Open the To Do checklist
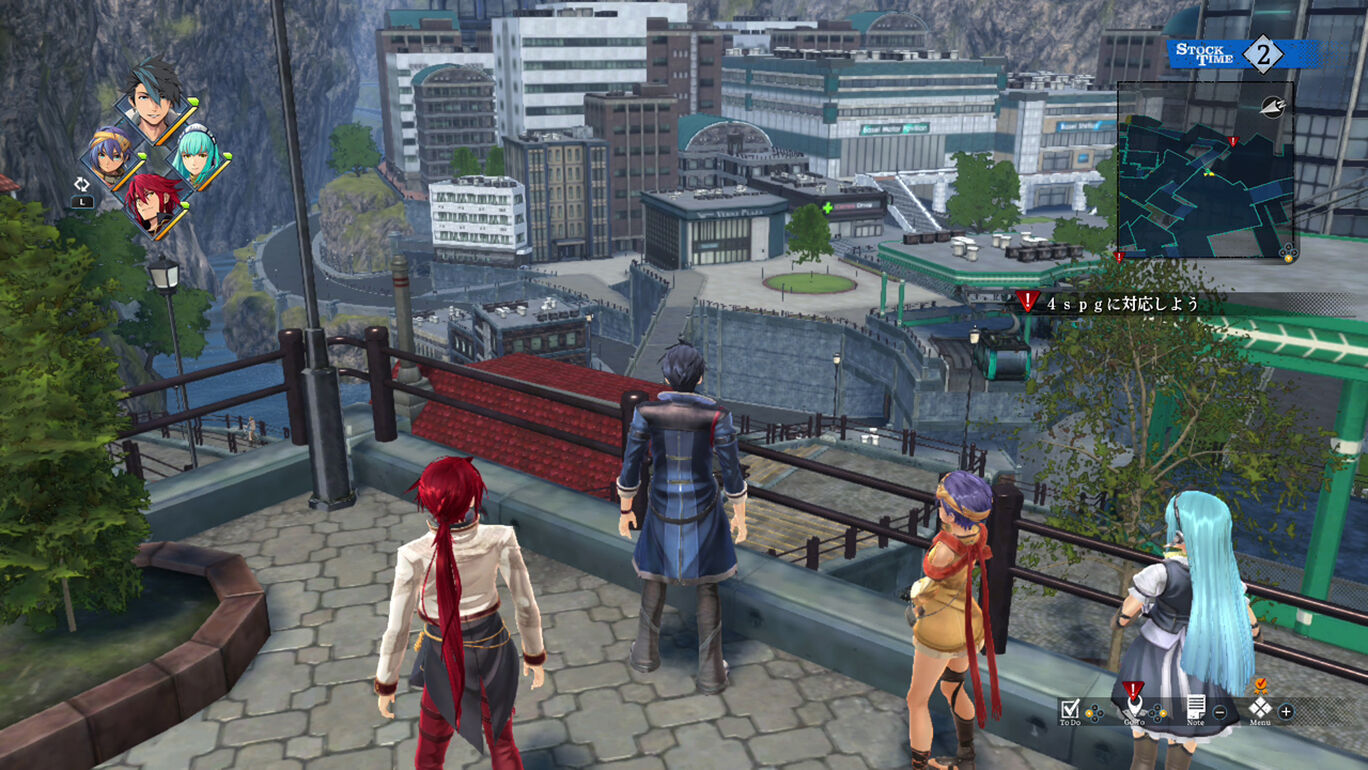Image resolution: width=1368 pixels, height=770 pixels. click(1070, 709)
